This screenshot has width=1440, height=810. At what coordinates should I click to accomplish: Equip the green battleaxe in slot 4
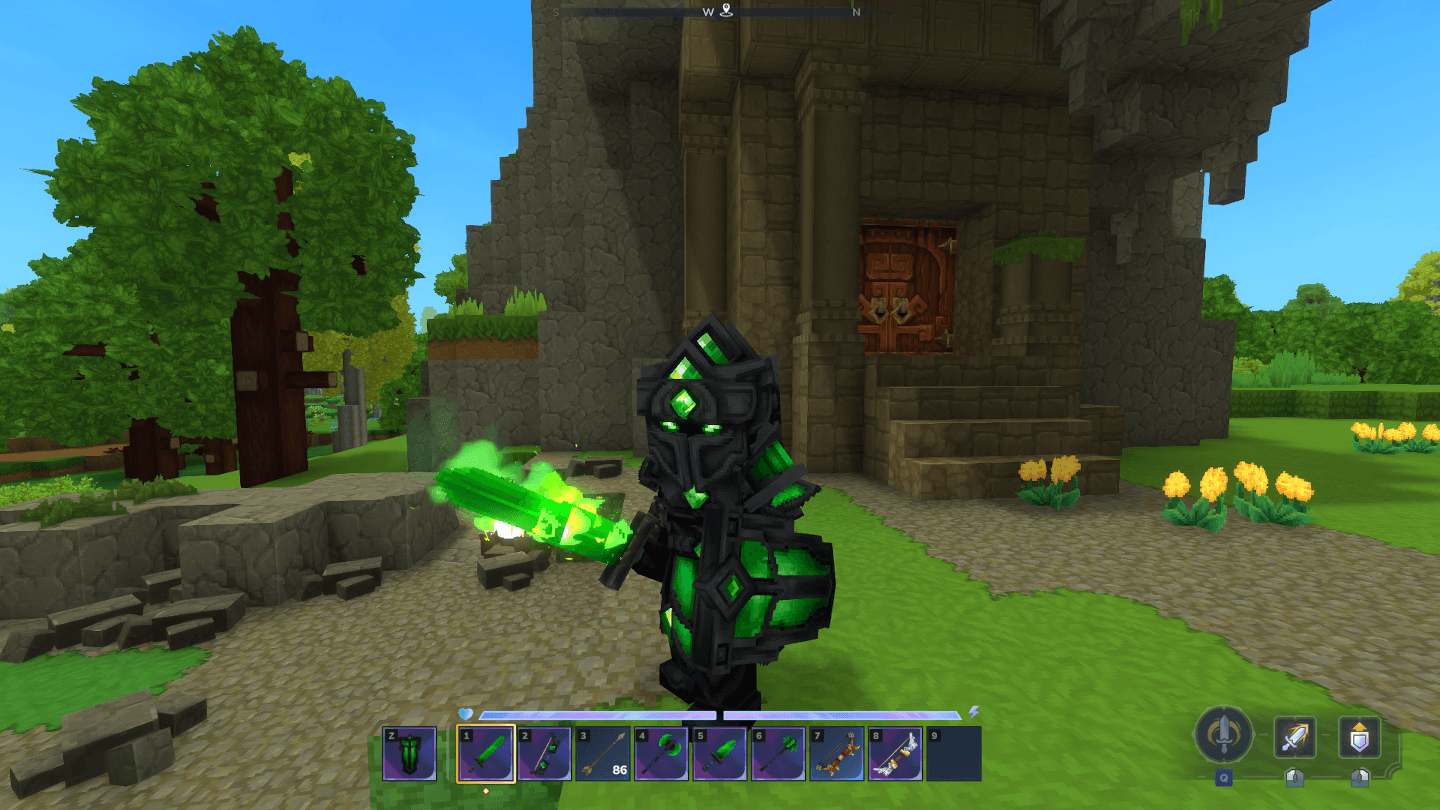pyautogui.click(x=662, y=753)
